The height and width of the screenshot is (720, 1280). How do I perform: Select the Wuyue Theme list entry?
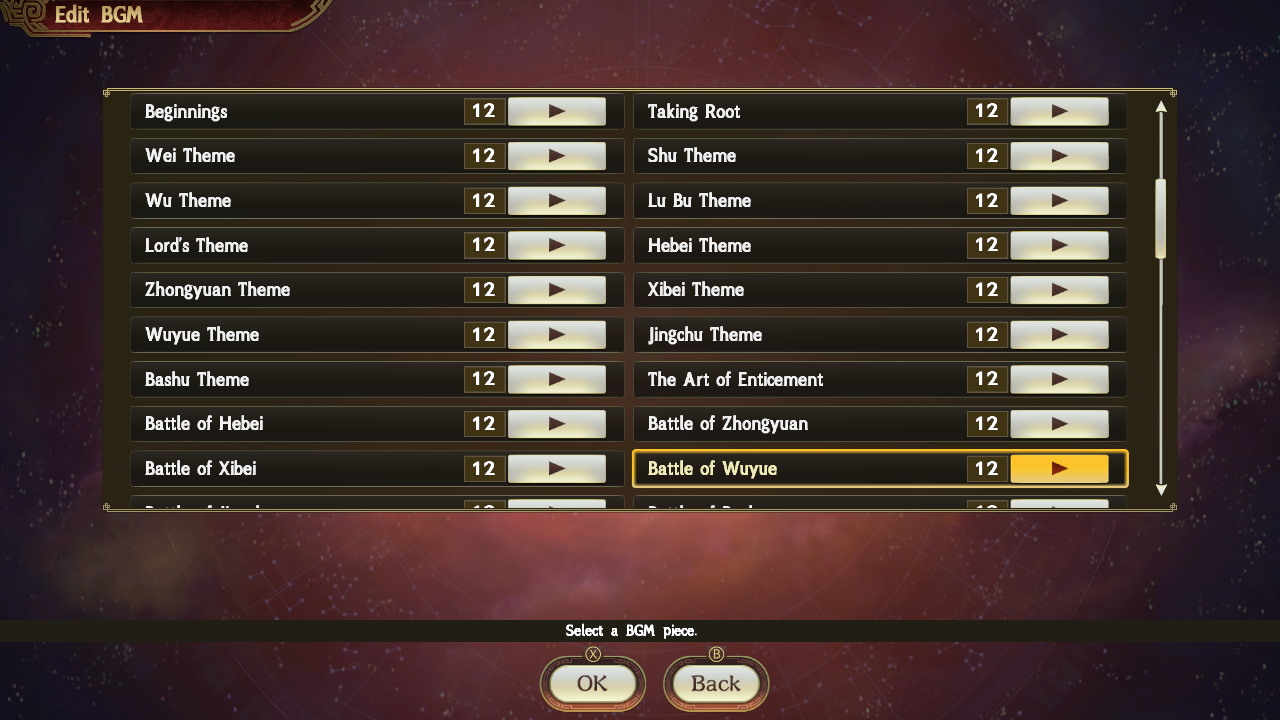(280, 334)
